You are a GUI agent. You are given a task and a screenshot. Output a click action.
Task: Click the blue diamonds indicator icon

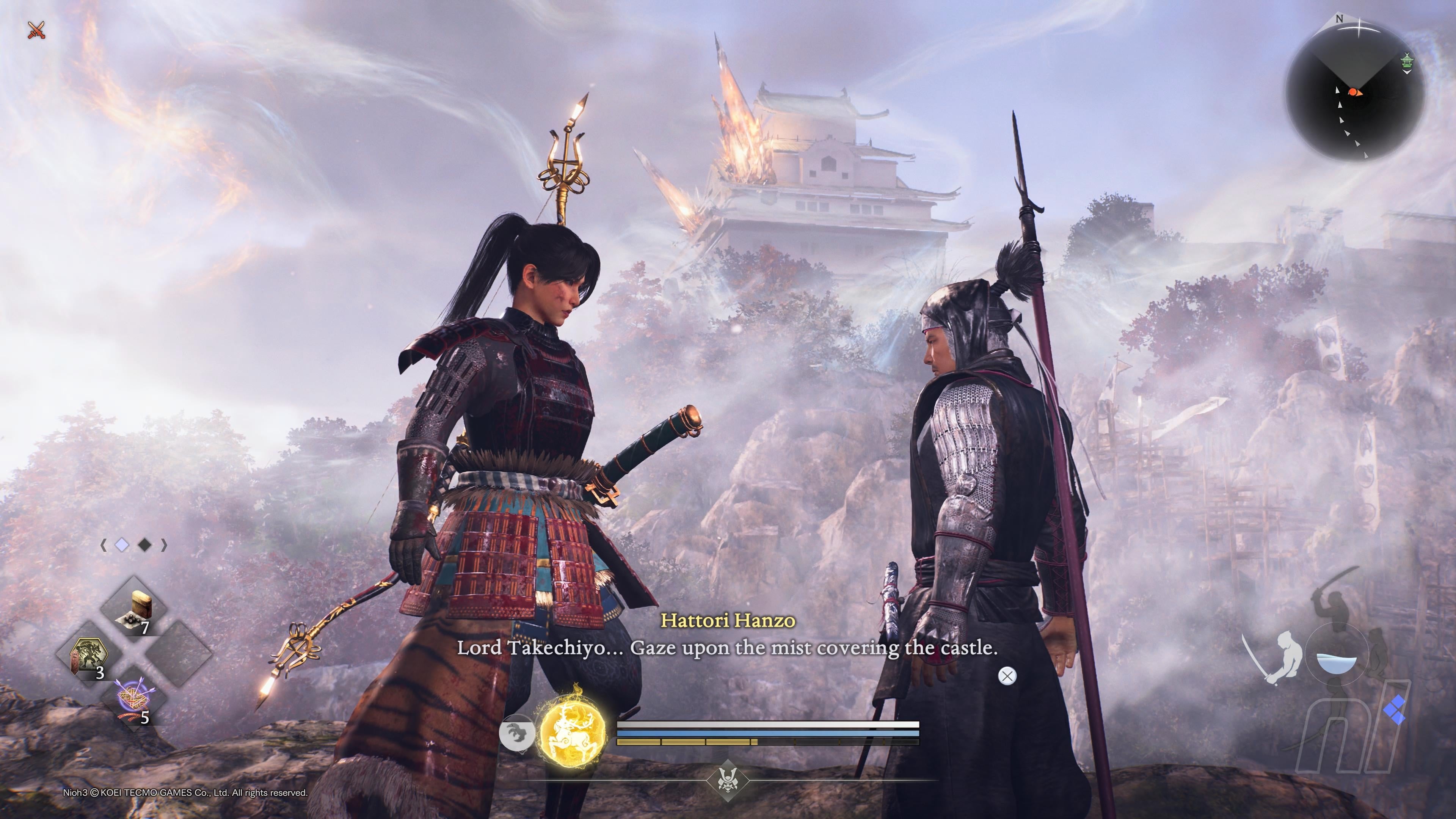click(1395, 710)
